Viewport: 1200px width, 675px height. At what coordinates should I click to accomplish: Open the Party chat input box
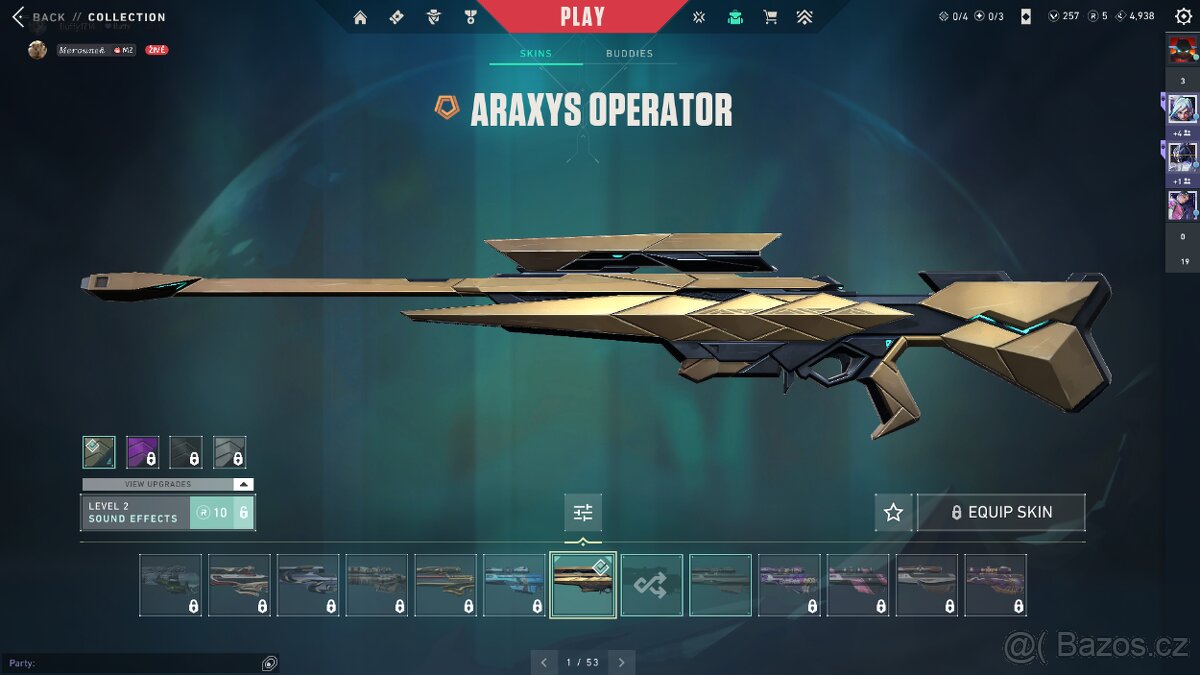coord(130,663)
